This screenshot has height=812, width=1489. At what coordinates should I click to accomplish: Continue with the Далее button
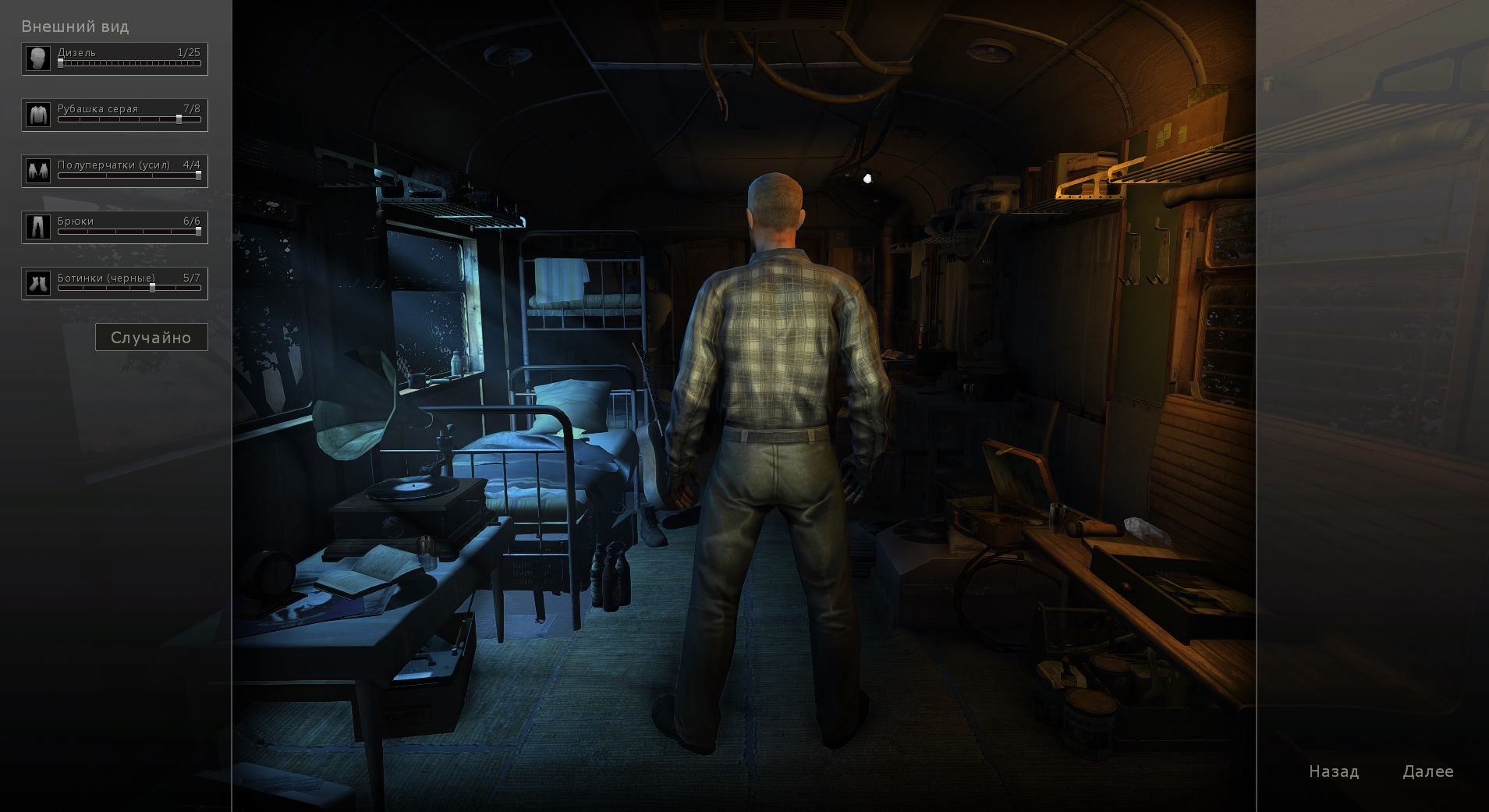[x=1427, y=771]
